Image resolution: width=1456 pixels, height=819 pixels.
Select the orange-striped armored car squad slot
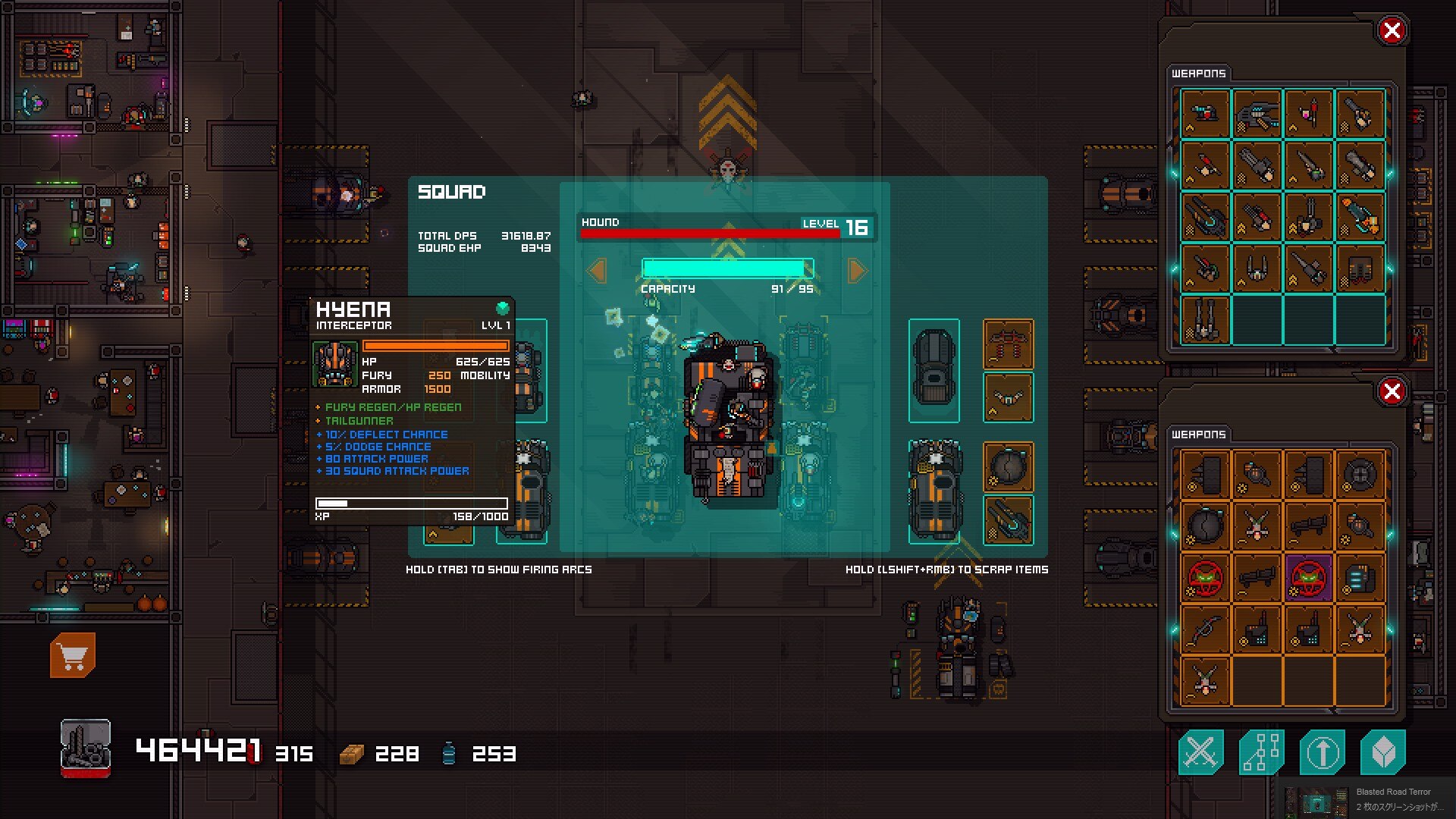click(934, 491)
